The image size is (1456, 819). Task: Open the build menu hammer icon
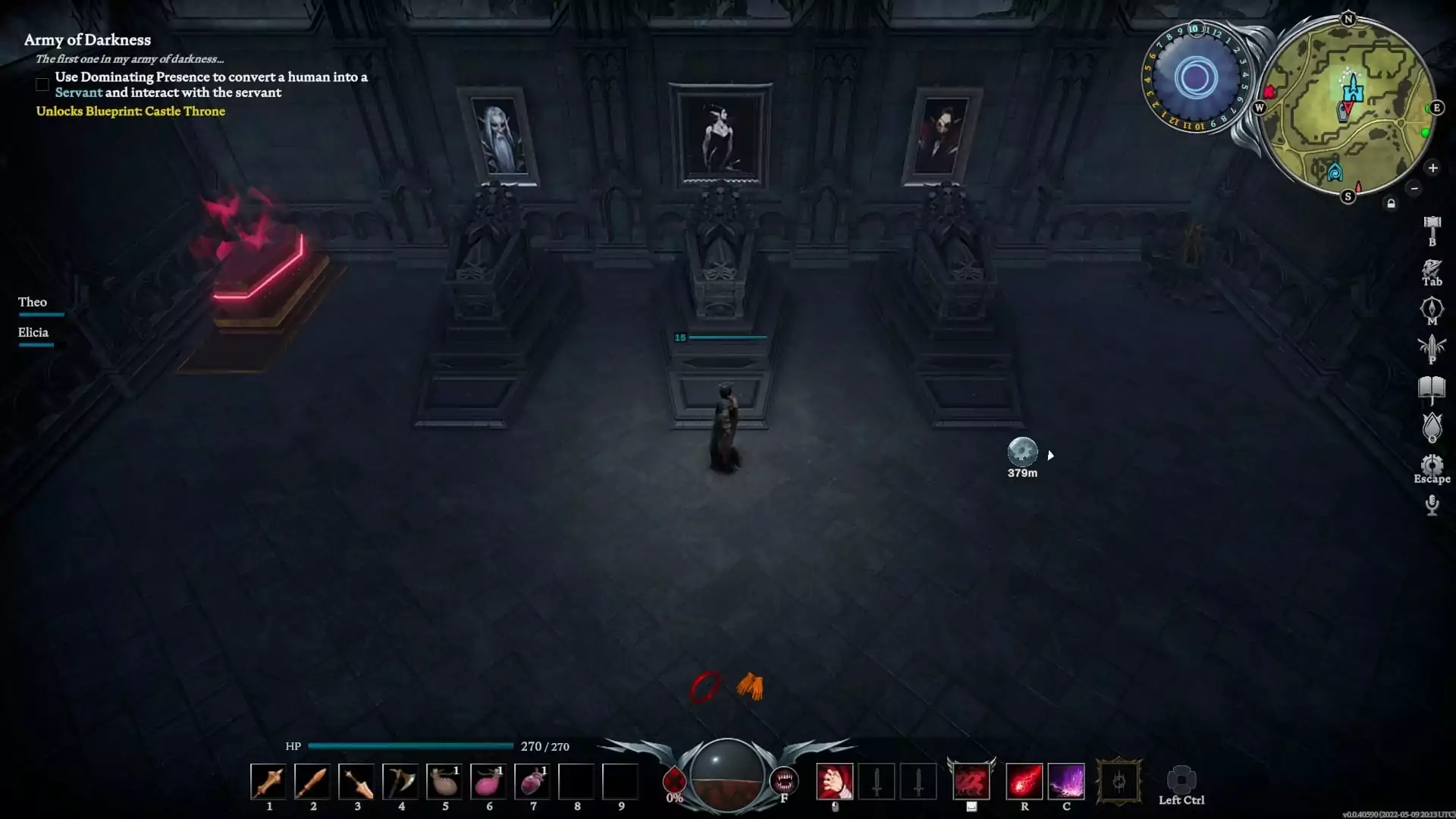(x=1432, y=226)
